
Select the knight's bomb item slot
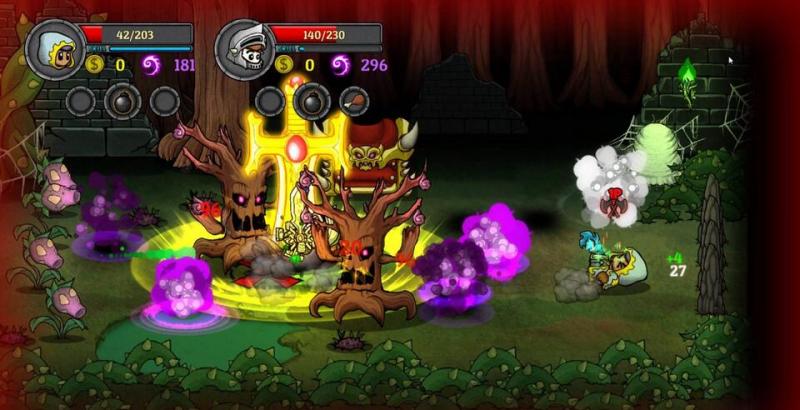(312, 100)
